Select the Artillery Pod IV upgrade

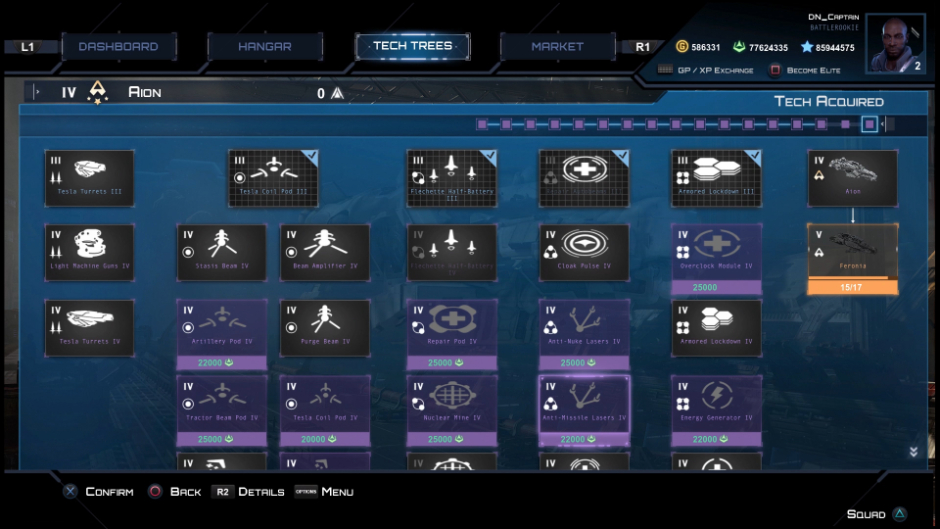(x=222, y=333)
